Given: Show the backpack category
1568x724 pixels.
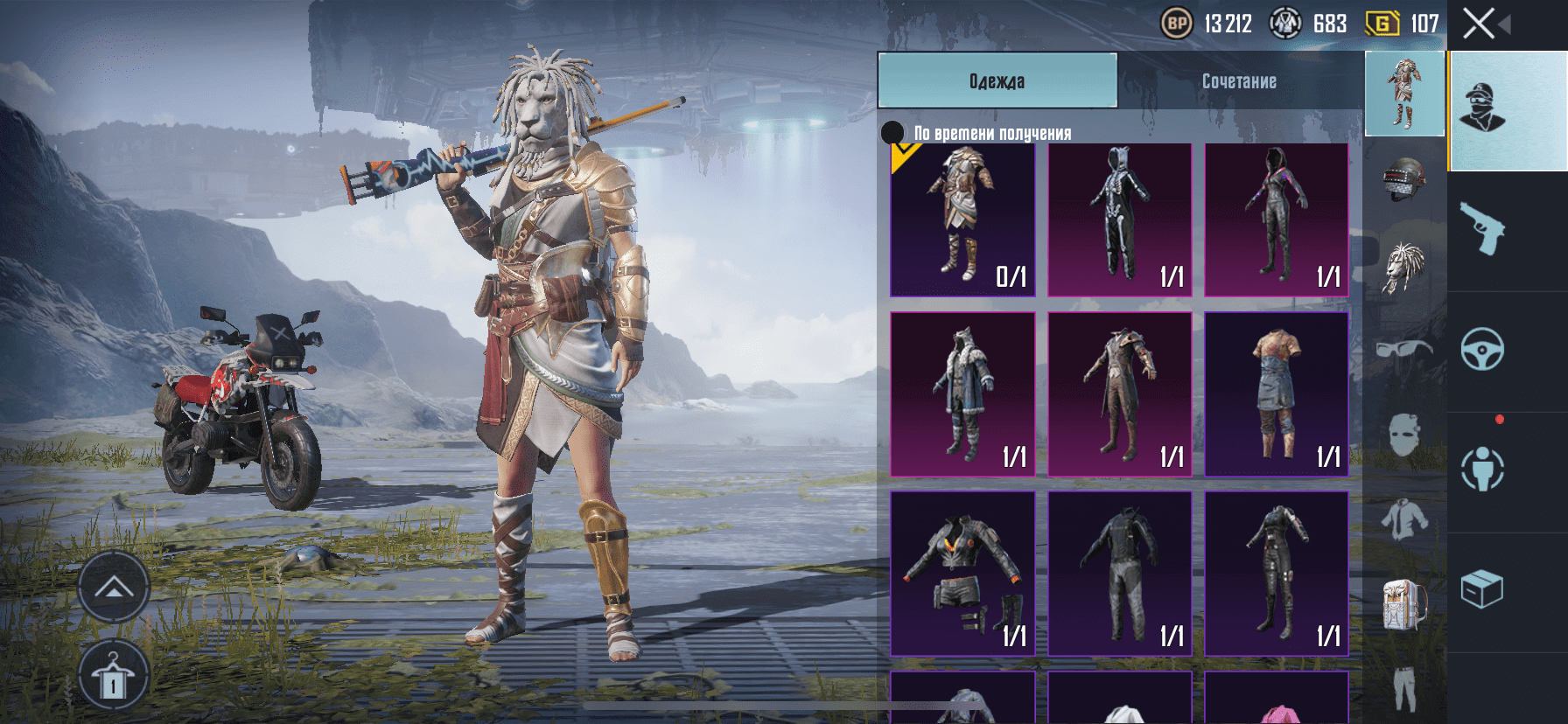Looking at the screenshot, I should (1404, 603).
